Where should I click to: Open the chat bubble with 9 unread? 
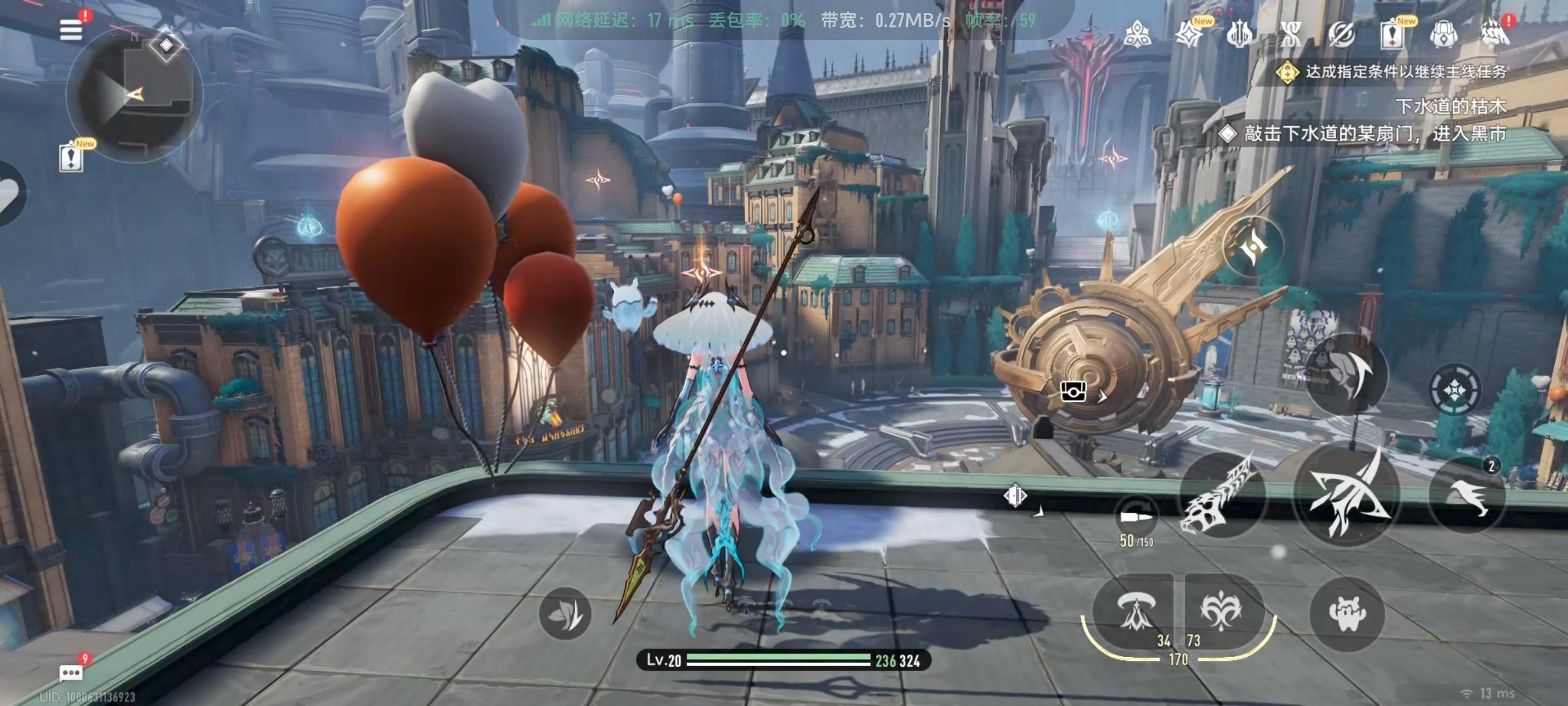pos(71,672)
